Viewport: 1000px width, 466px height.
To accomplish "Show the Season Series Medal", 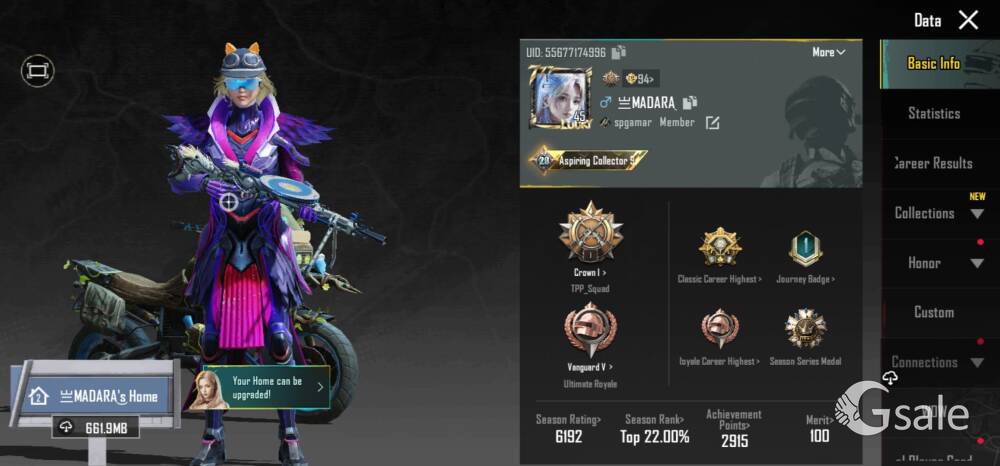I will coord(805,330).
